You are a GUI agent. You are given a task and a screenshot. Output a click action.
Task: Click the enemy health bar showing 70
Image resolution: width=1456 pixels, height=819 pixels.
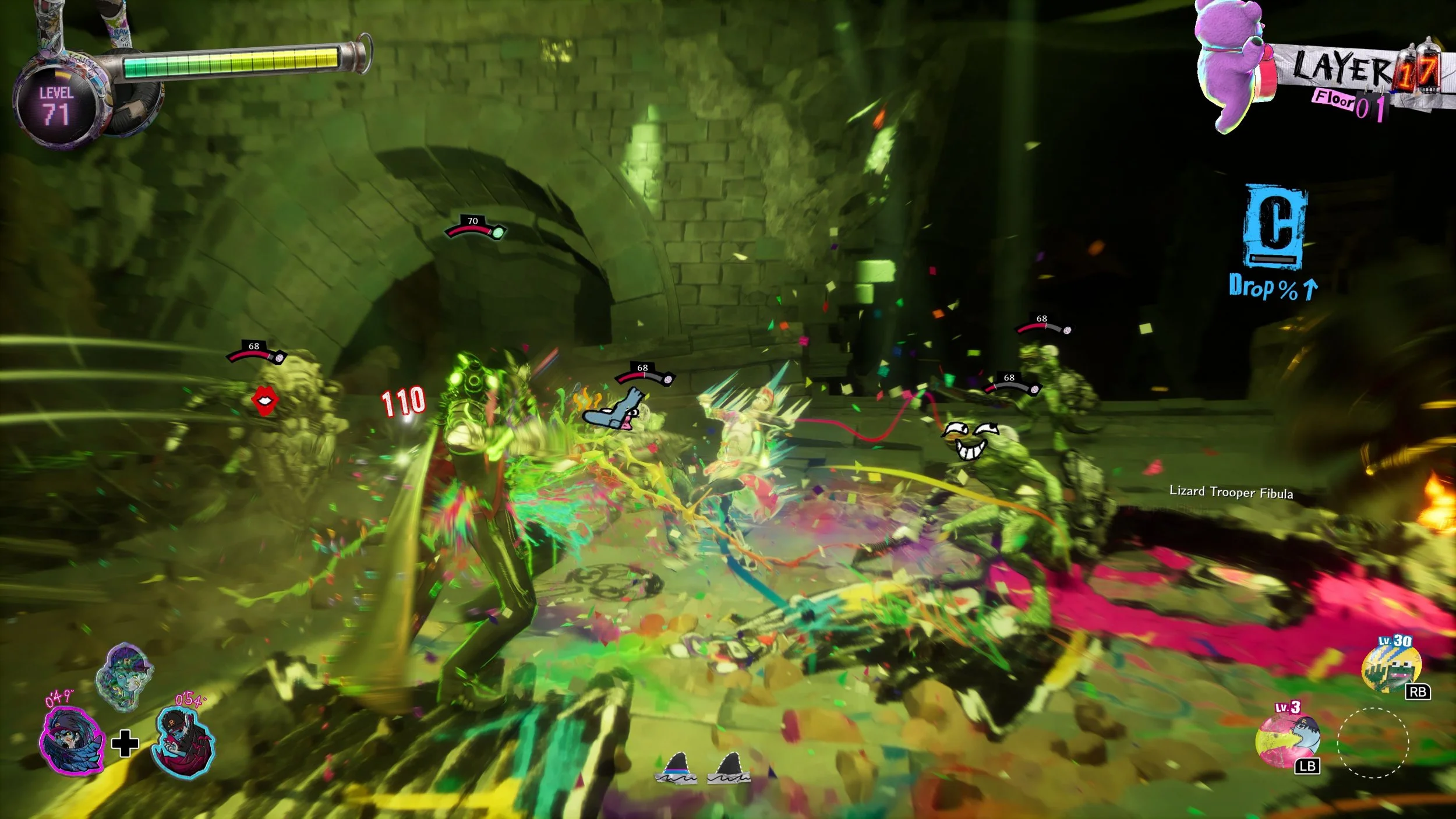tap(473, 226)
